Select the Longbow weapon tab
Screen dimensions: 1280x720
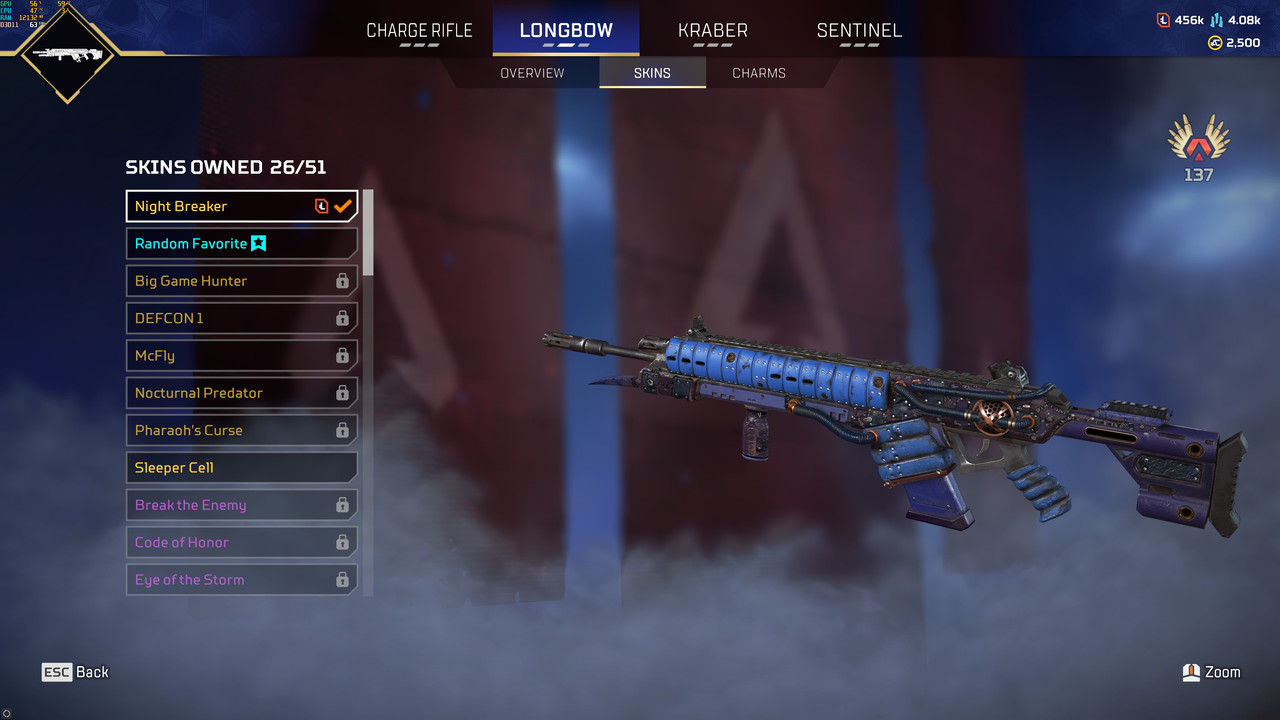point(566,30)
